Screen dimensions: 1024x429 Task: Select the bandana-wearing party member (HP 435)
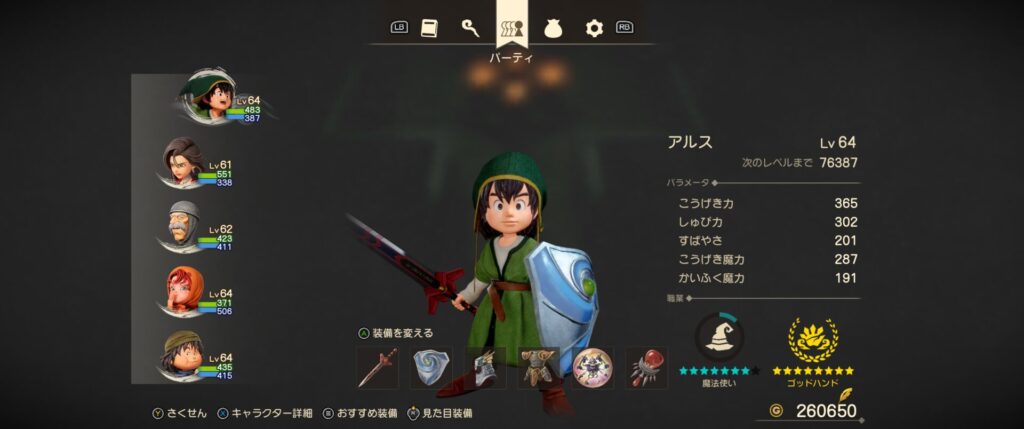(184, 356)
